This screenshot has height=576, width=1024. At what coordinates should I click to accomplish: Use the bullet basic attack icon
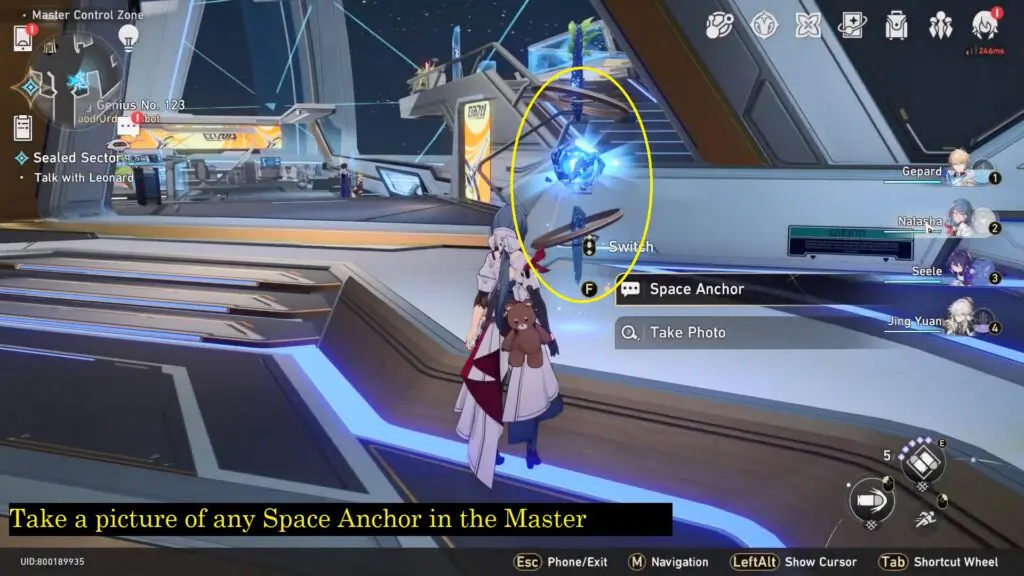pyautogui.click(x=871, y=500)
